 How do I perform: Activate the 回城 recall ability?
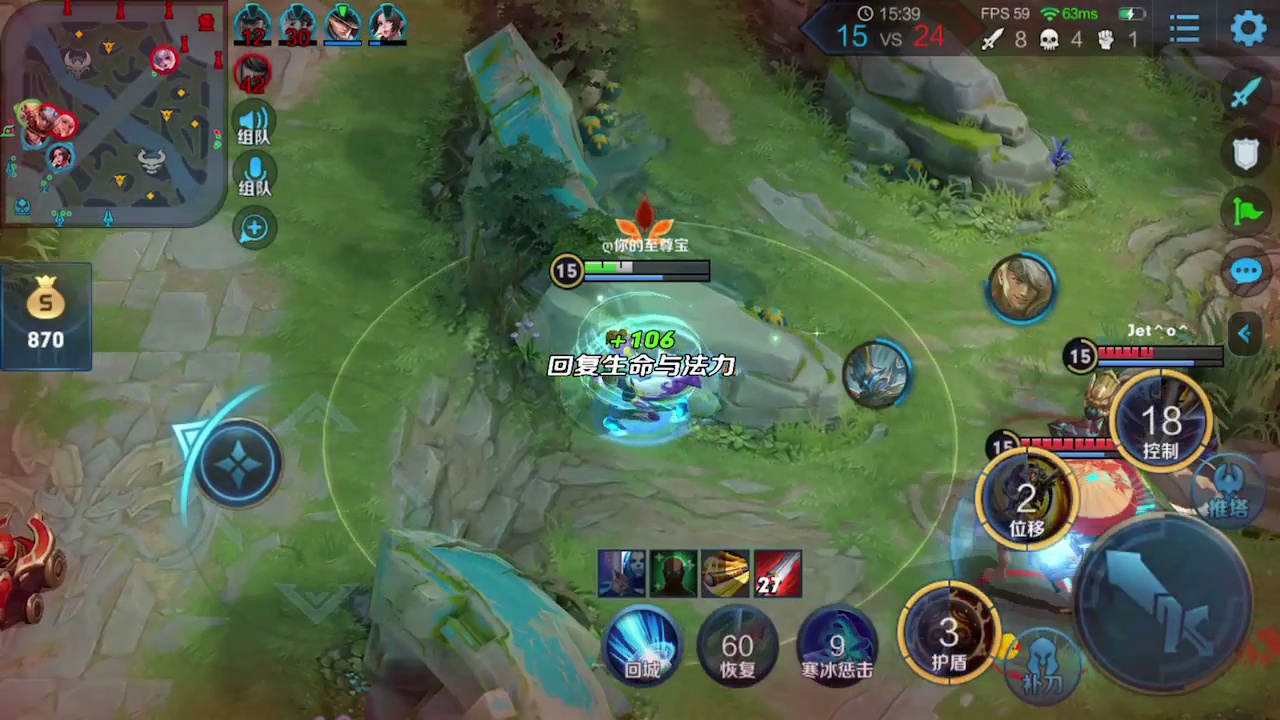[642, 645]
